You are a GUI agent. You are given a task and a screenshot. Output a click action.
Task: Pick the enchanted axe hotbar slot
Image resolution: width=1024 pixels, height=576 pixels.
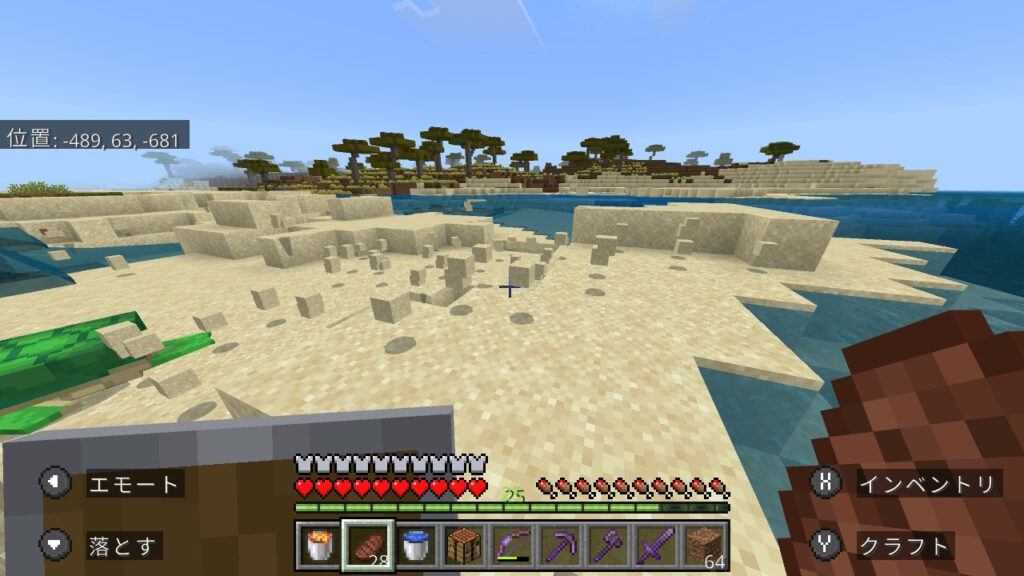coord(609,546)
